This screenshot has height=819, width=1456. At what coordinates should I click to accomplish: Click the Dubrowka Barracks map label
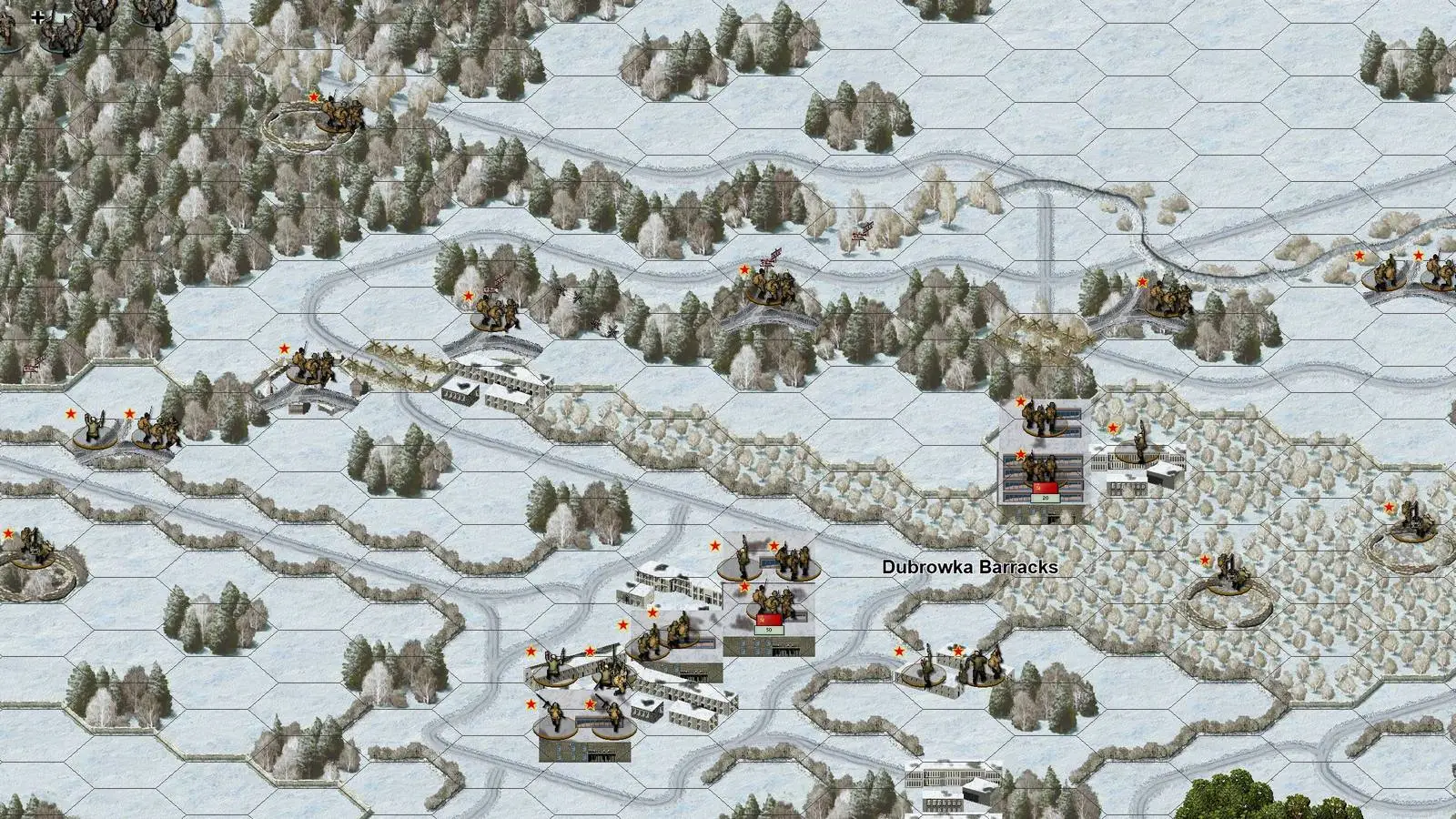tap(968, 568)
